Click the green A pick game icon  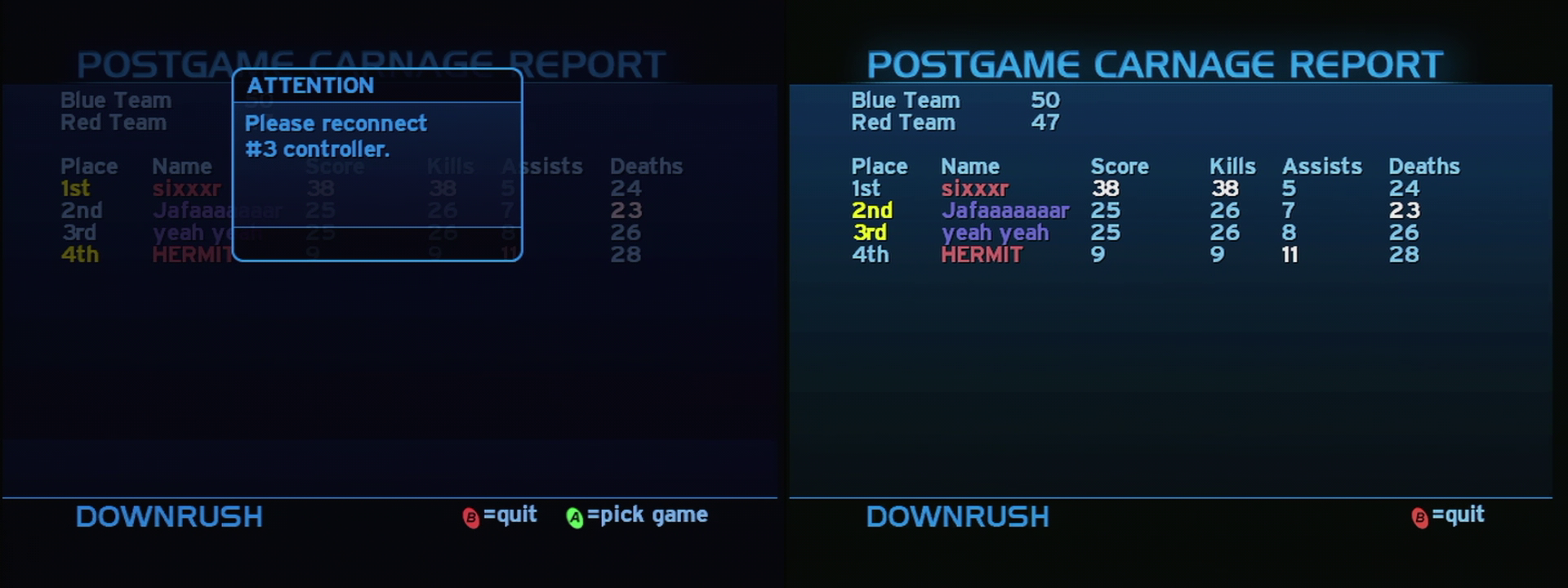[x=575, y=514]
